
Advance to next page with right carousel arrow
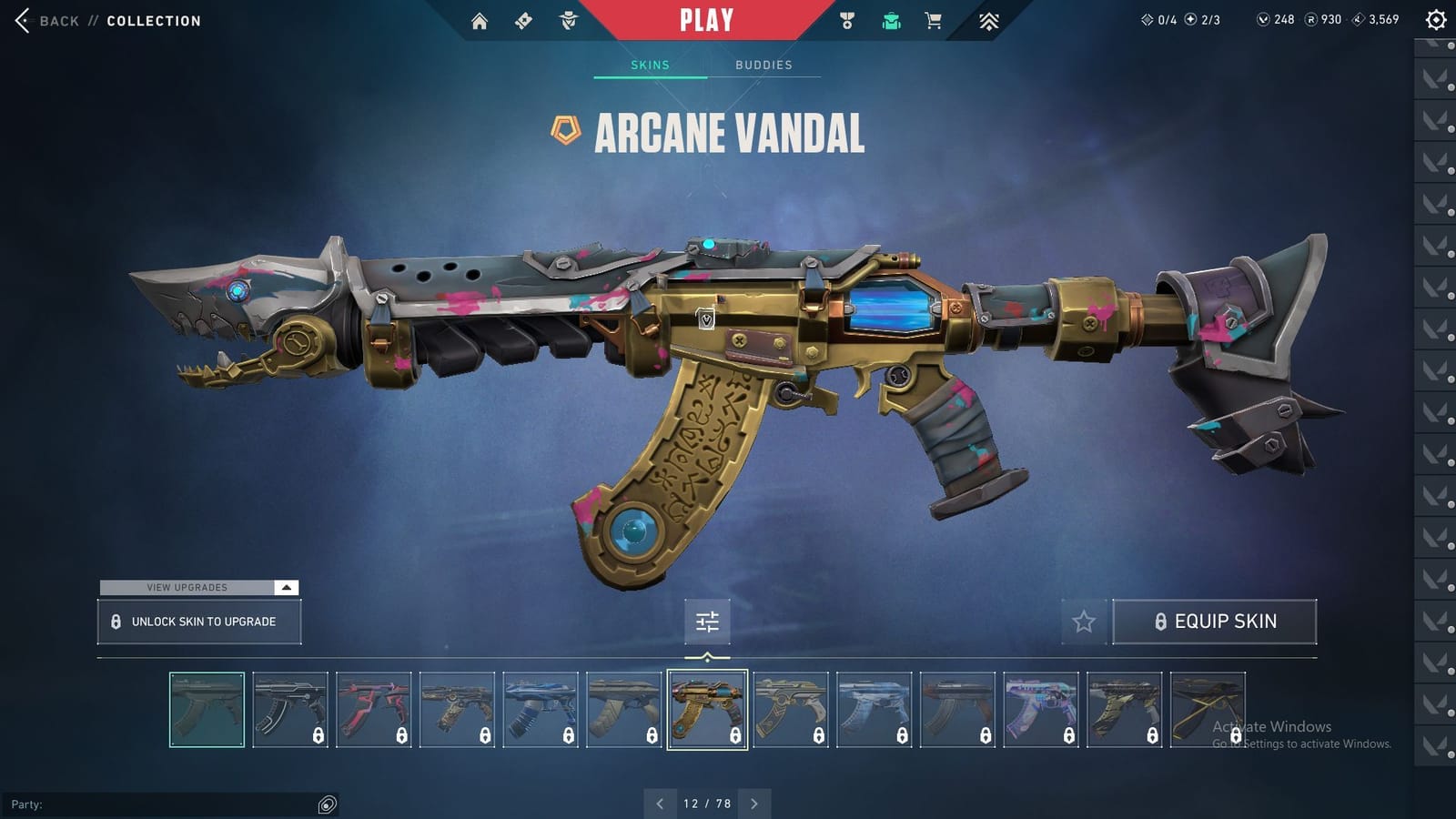coord(753,804)
